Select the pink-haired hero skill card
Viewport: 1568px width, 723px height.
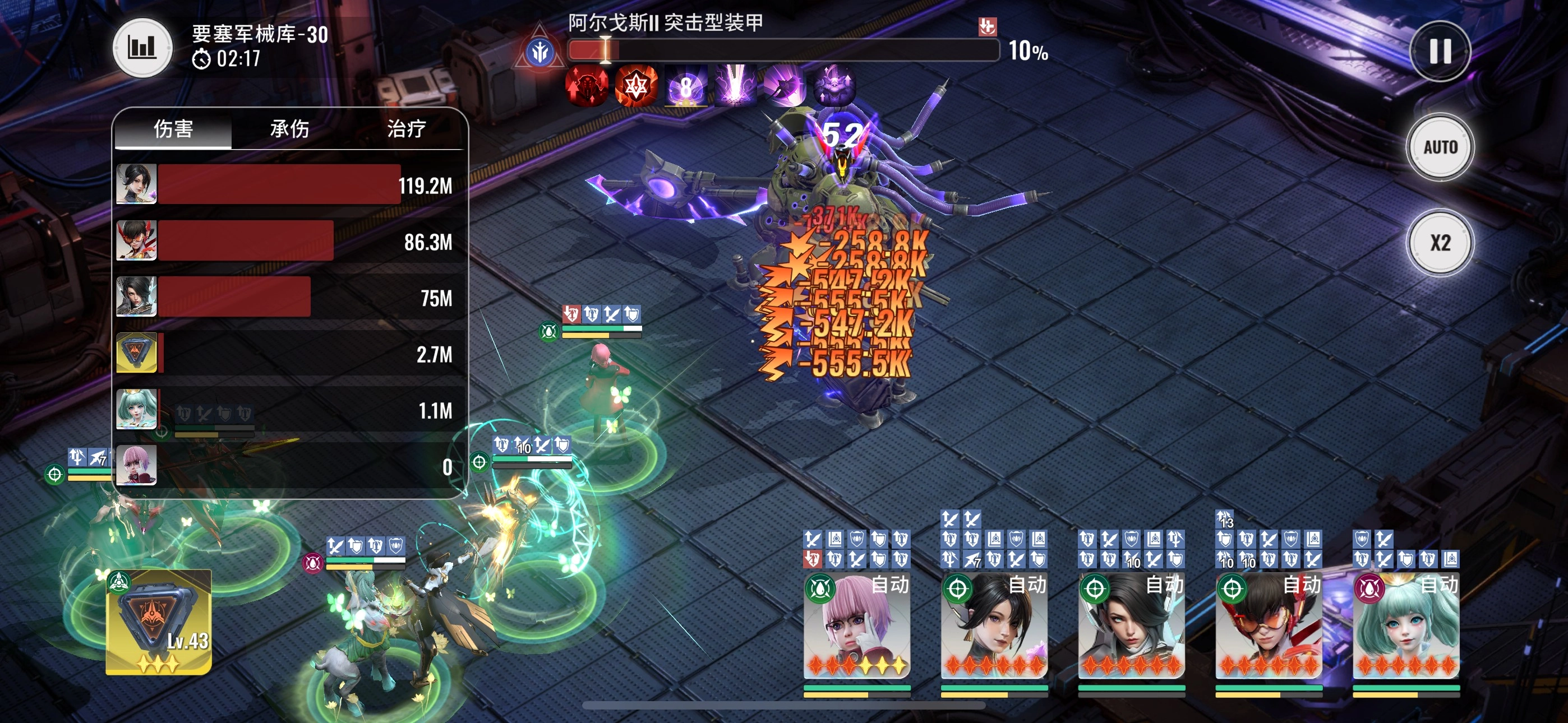click(857, 627)
